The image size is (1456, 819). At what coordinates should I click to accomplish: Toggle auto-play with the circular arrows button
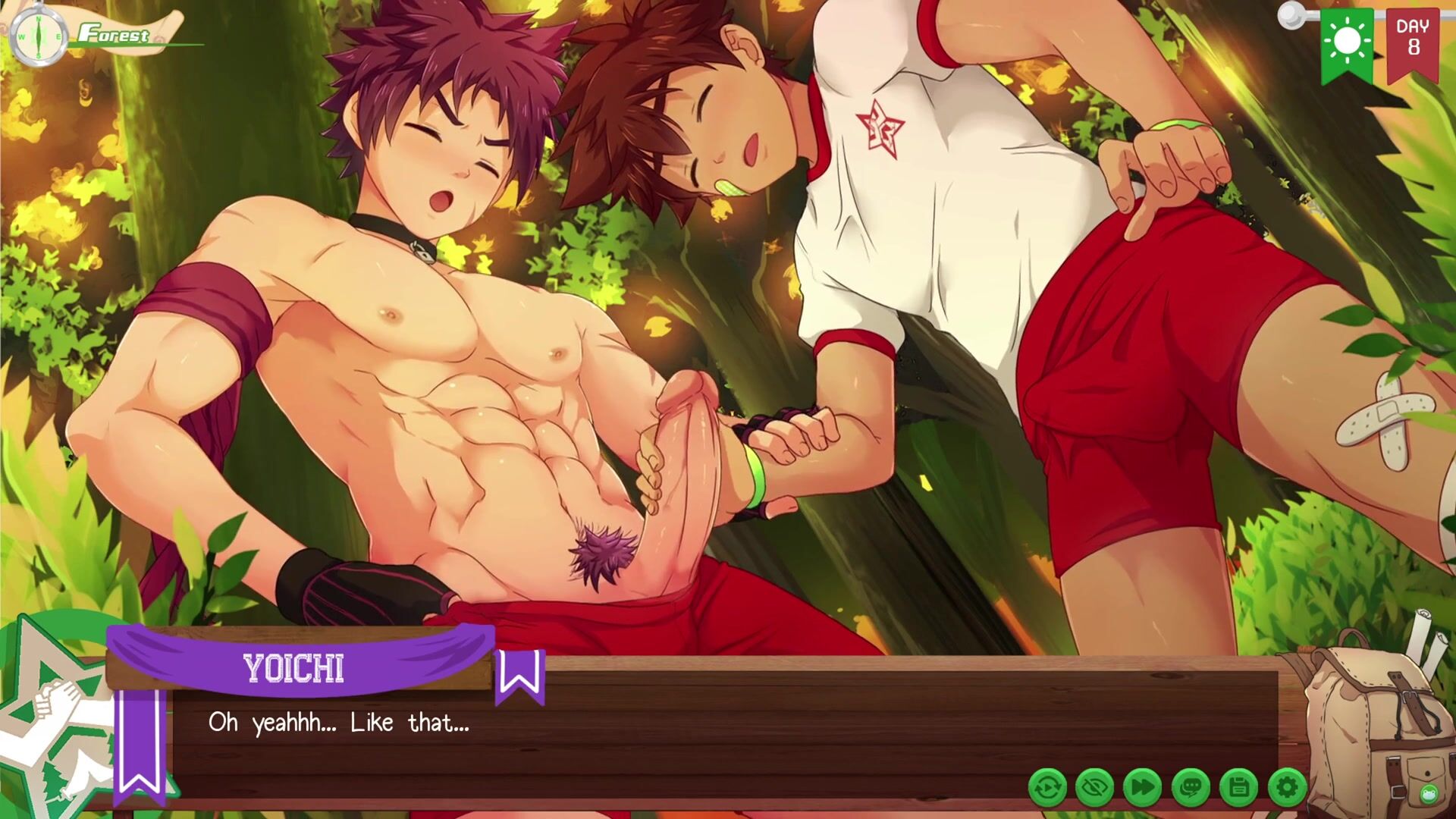click(1047, 789)
